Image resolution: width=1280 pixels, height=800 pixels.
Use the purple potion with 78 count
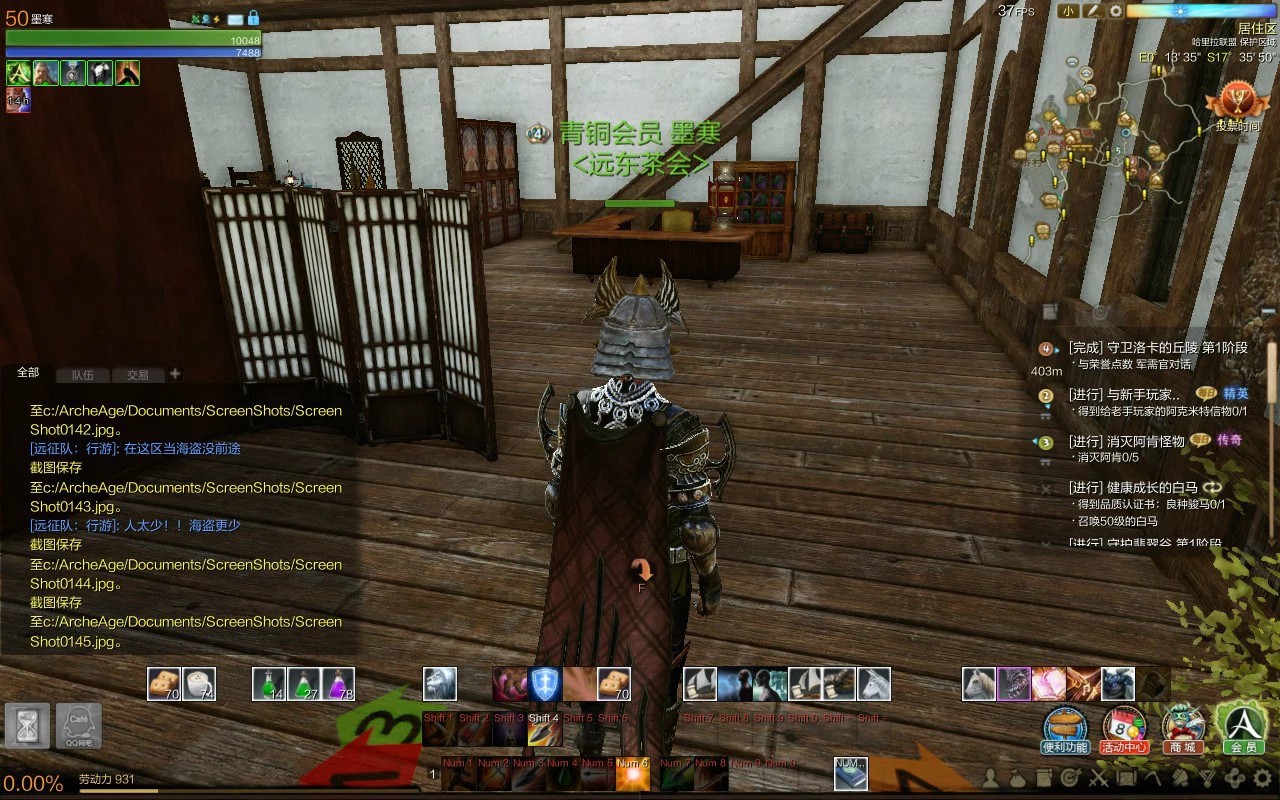(x=338, y=684)
